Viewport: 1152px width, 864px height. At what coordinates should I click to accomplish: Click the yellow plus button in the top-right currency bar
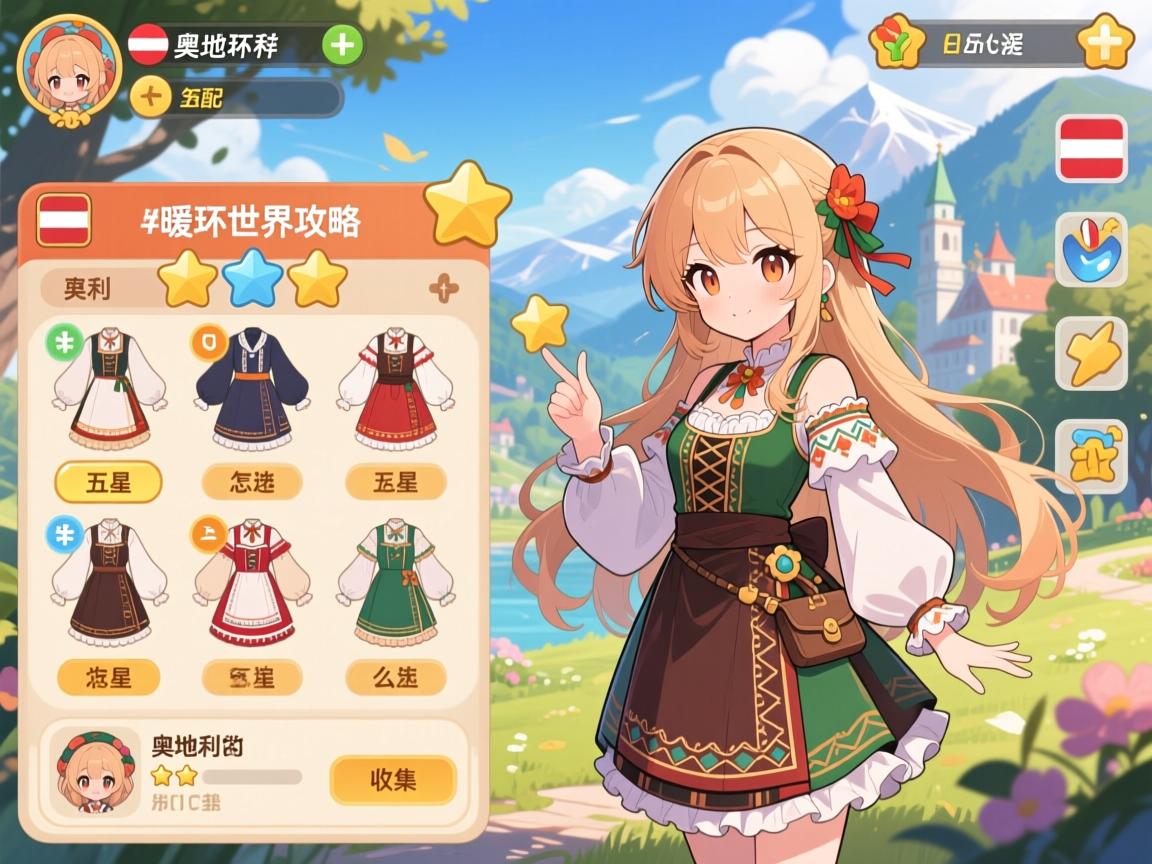[1108, 43]
